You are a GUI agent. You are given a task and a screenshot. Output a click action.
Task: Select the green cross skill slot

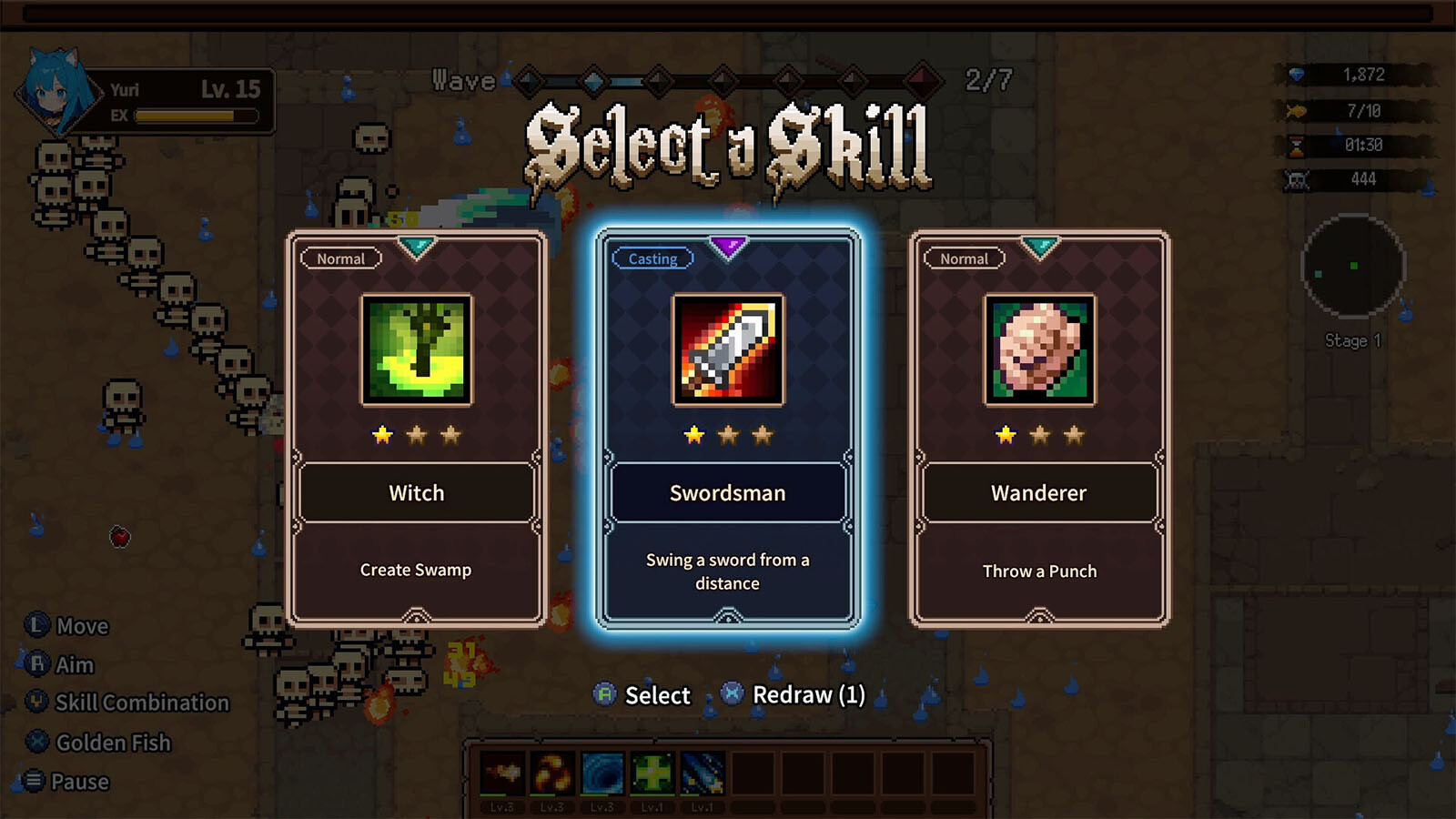click(x=652, y=774)
